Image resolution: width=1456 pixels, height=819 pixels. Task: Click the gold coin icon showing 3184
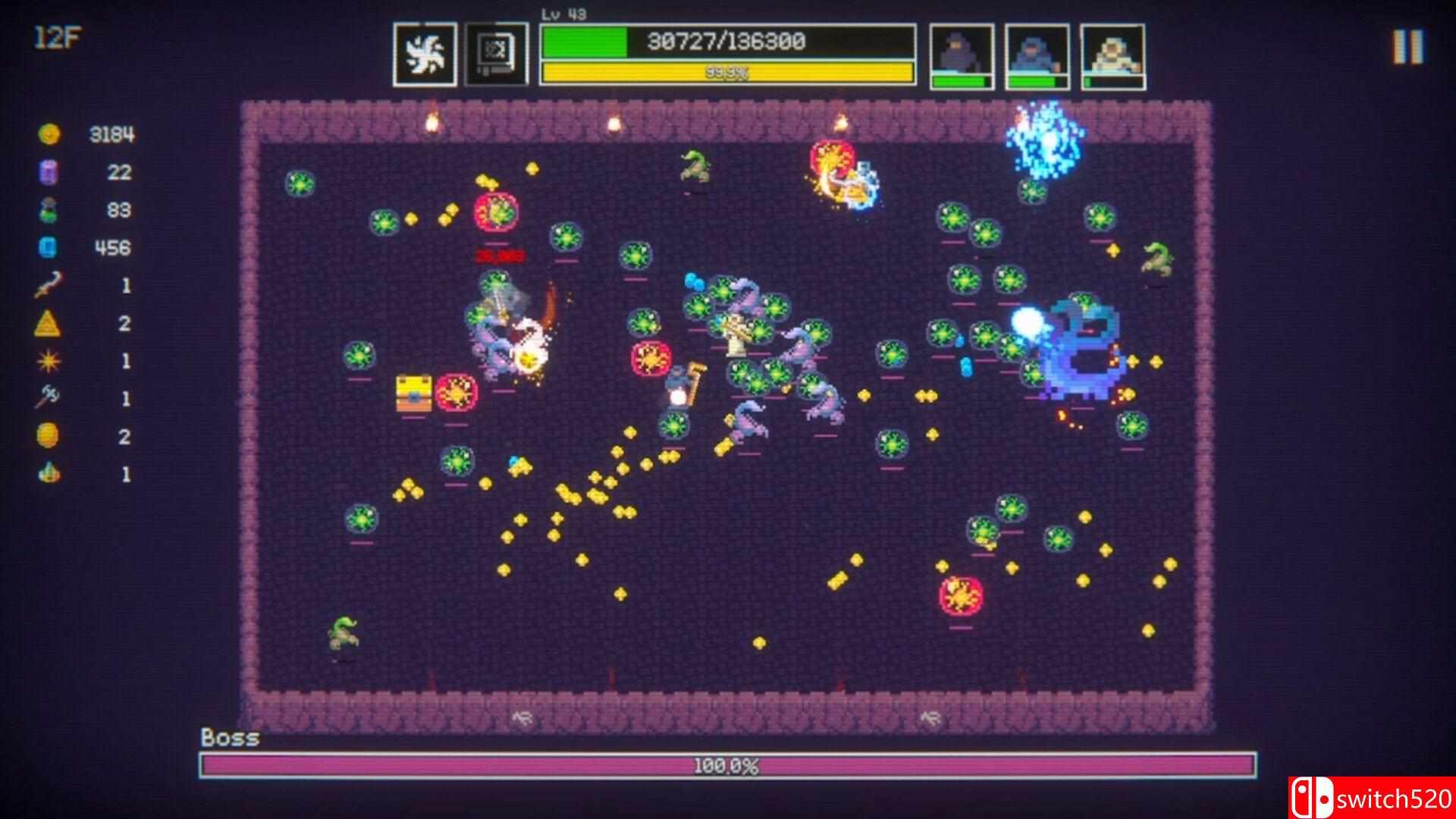coord(48,135)
